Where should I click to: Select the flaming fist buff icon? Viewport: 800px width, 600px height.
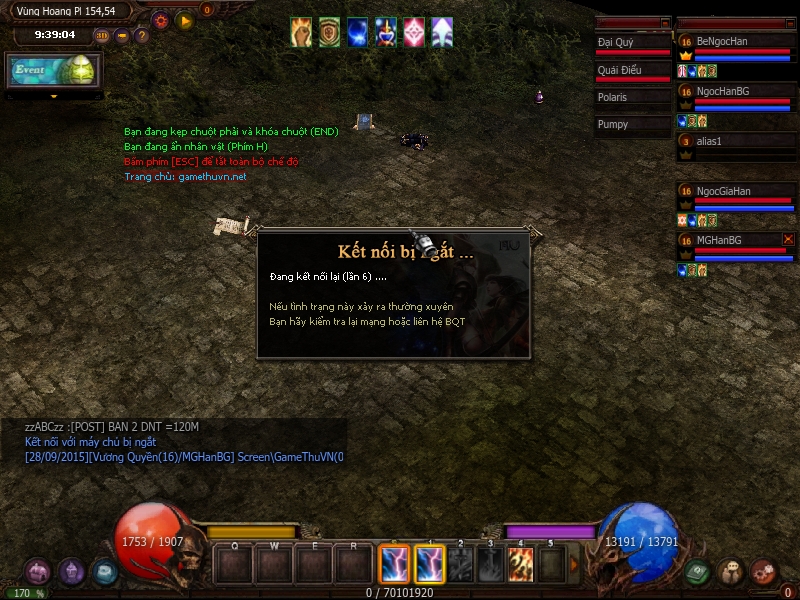pos(301,32)
